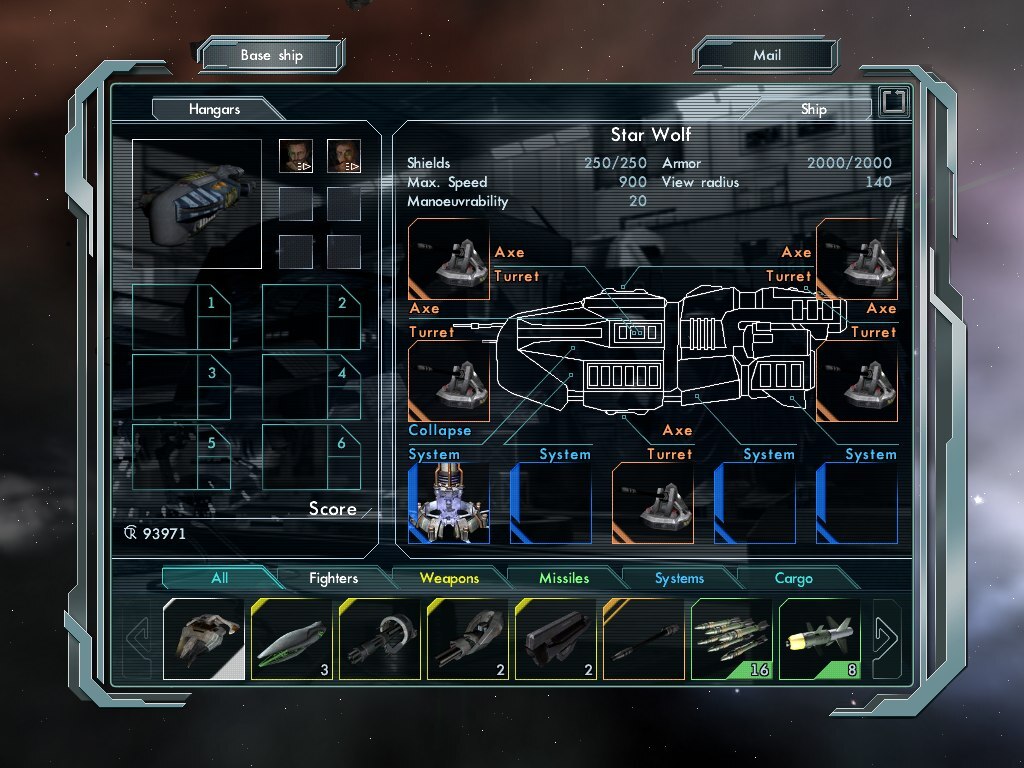The height and width of the screenshot is (768, 1024).
Task: Open the Missiles category tab
Action: (564, 578)
